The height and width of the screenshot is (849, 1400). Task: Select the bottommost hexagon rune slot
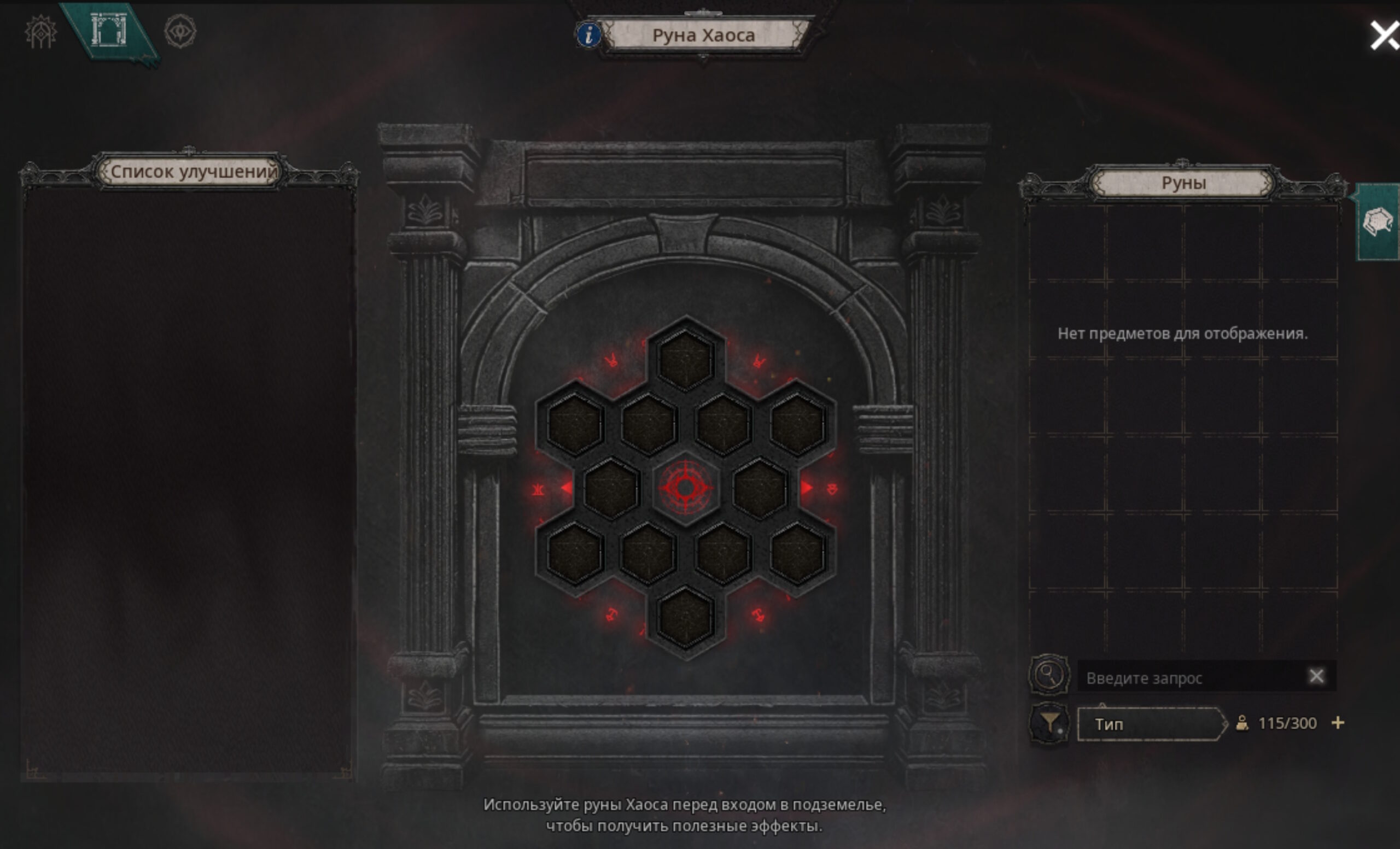click(685, 617)
